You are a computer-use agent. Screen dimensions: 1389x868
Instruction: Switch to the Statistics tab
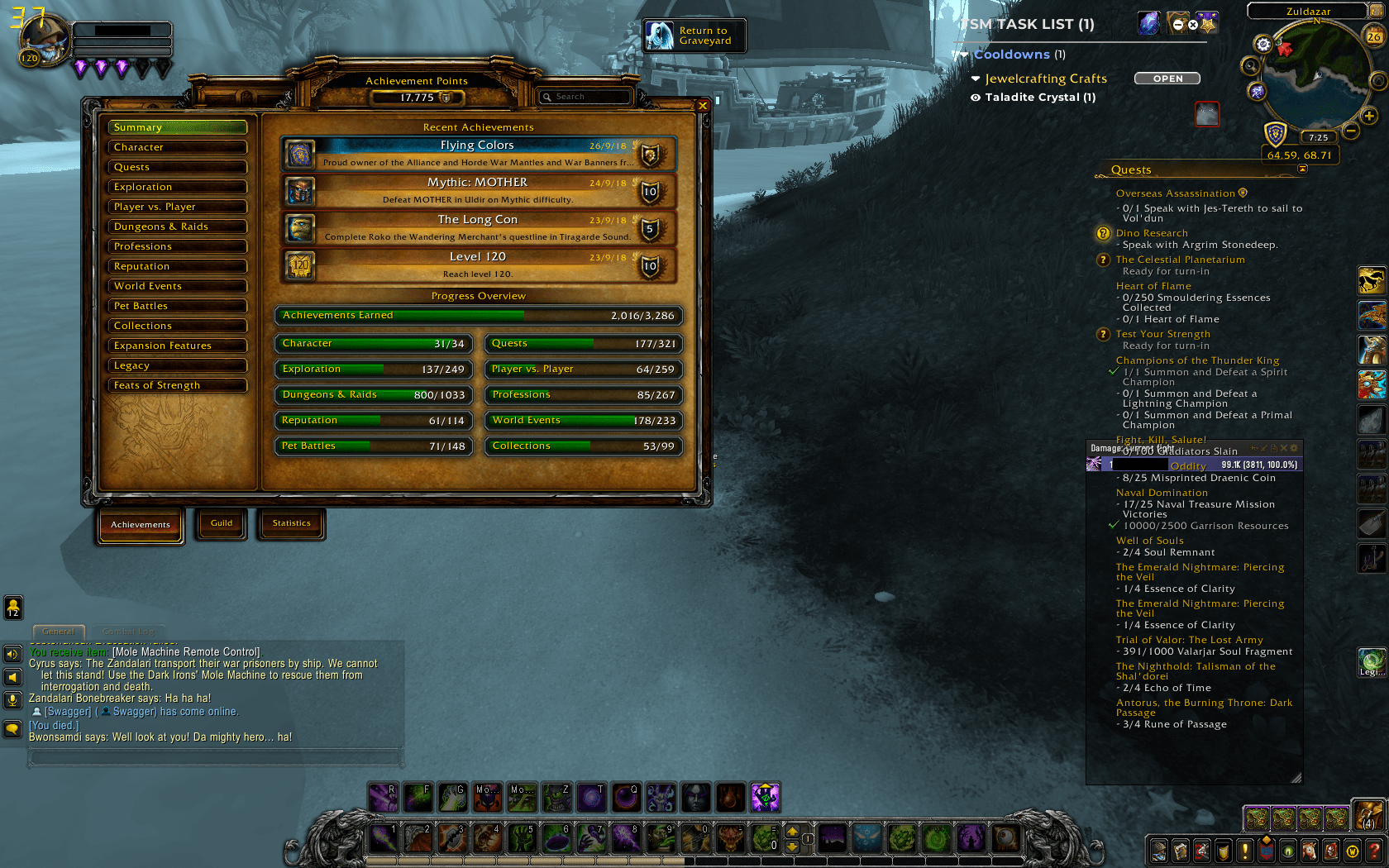tap(291, 523)
